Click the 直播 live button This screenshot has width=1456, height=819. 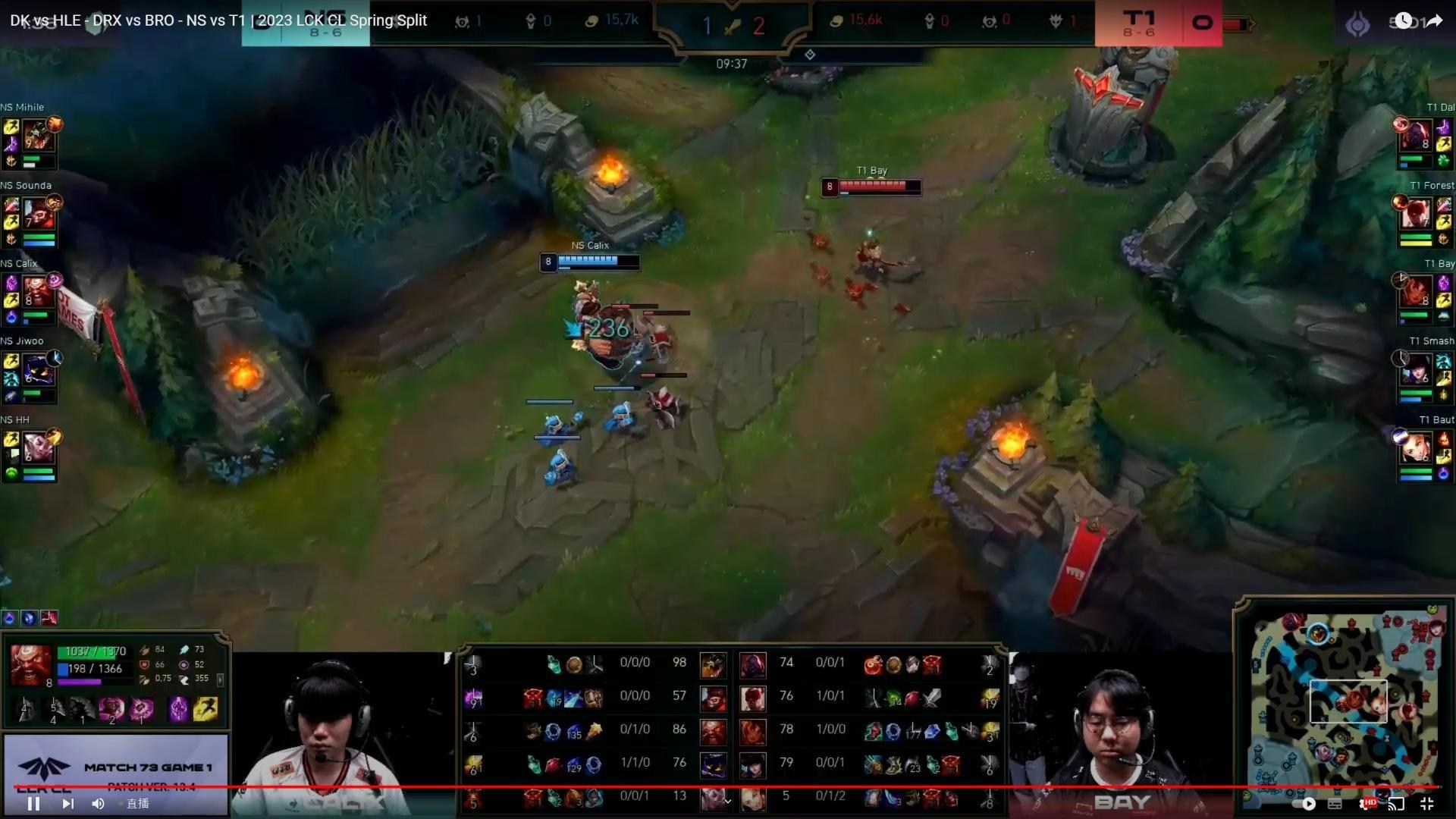[x=136, y=803]
